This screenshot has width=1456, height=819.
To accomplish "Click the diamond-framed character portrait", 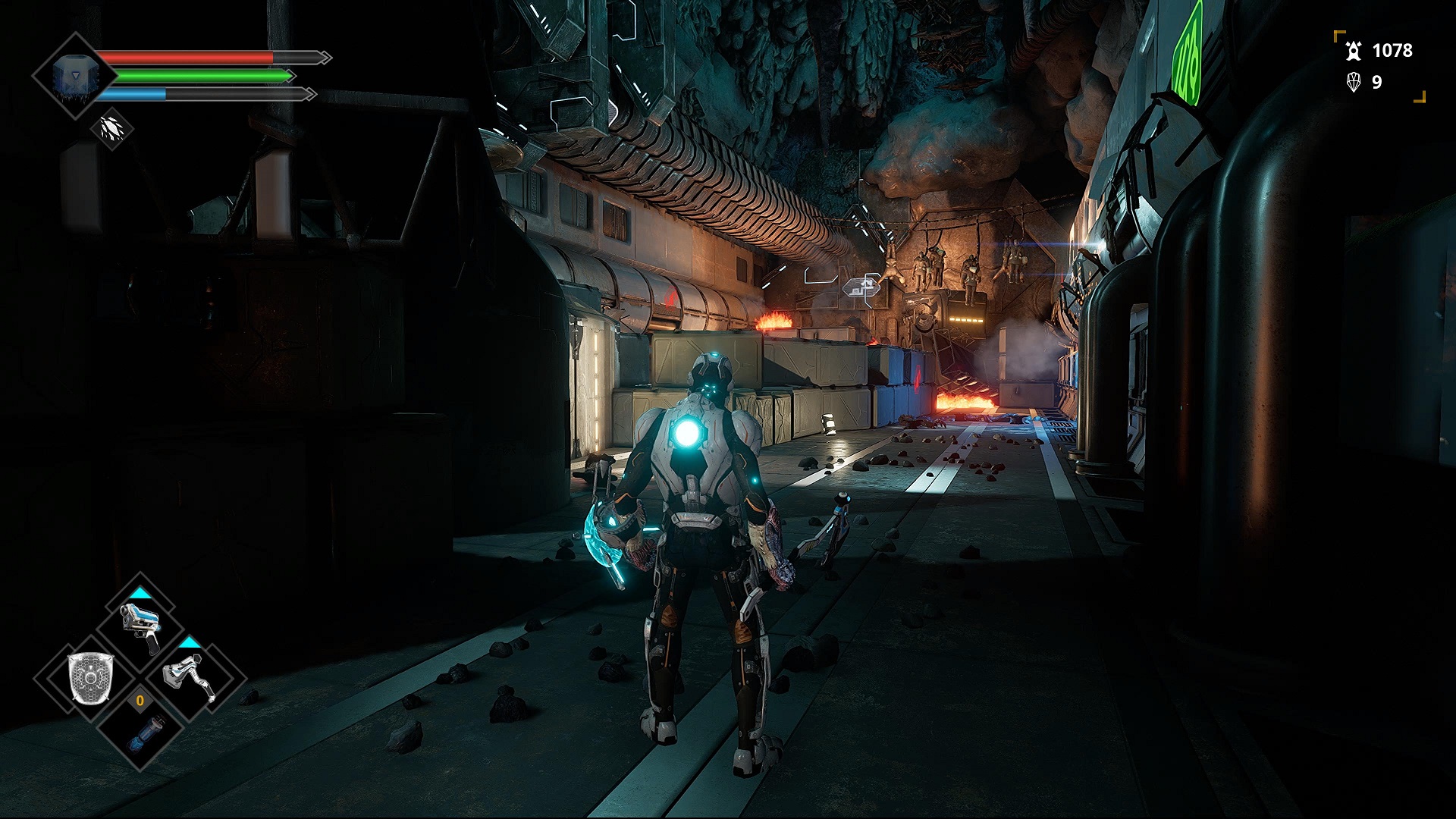I will 73,76.
